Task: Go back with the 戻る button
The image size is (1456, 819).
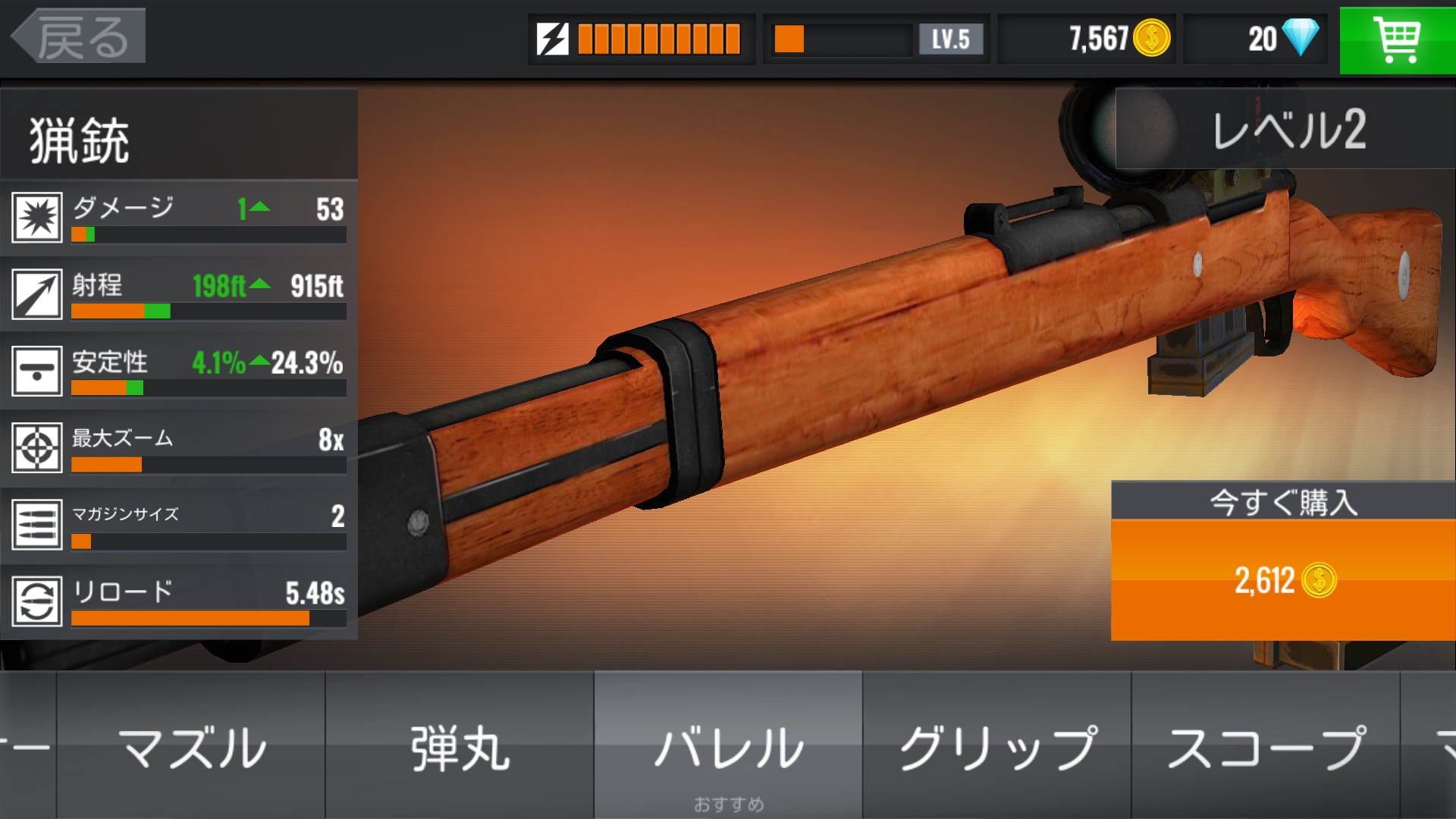Action: tap(79, 36)
